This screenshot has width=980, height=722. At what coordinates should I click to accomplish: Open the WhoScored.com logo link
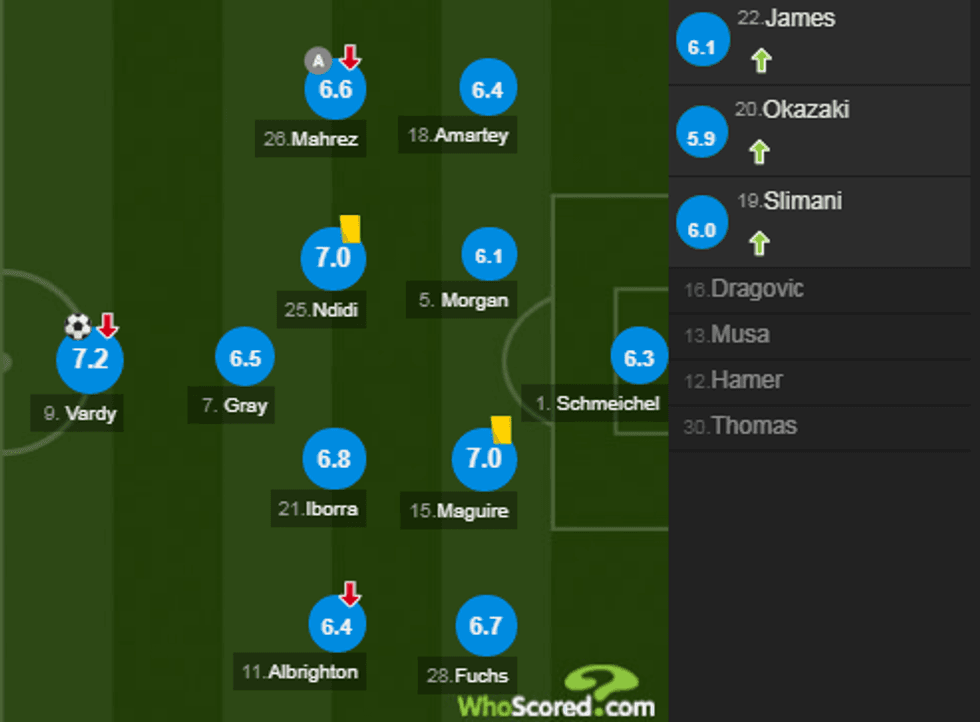tap(556, 695)
